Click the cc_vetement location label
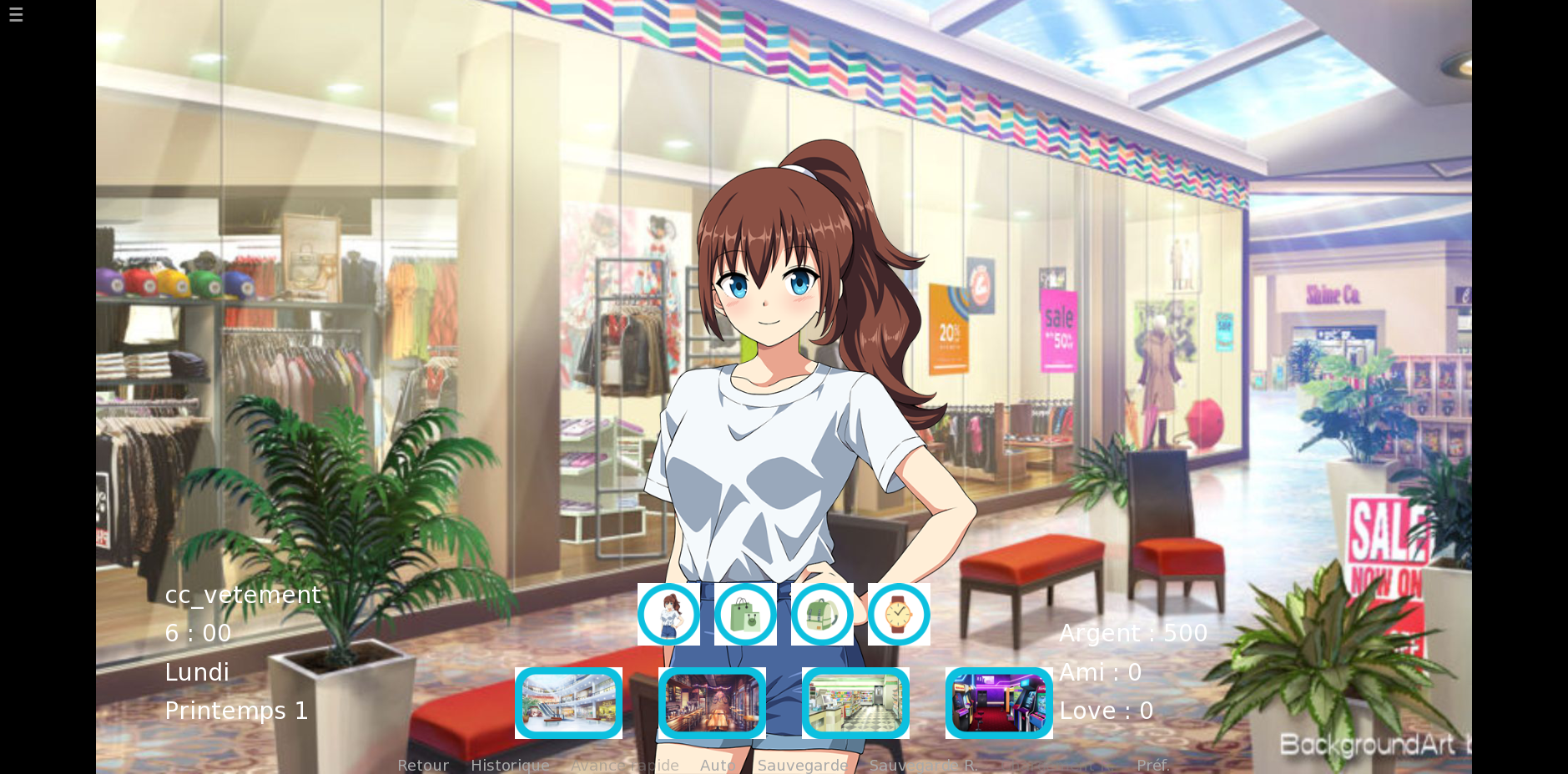The height and width of the screenshot is (774, 1568). pyautogui.click(x=243, y=594)
